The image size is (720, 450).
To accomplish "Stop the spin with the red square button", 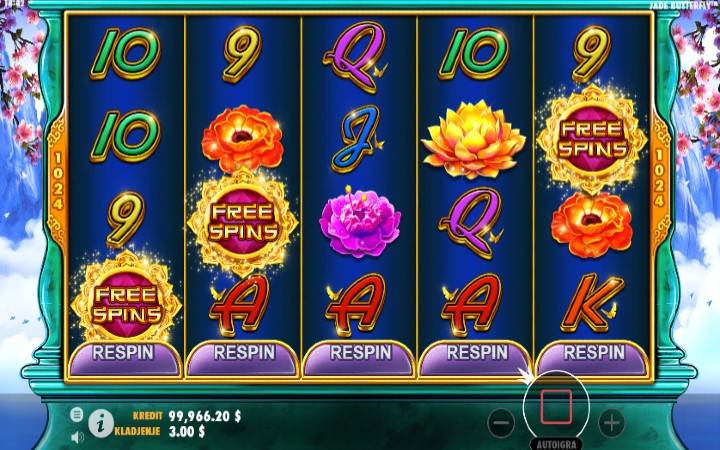I will [x=556, y=406].
